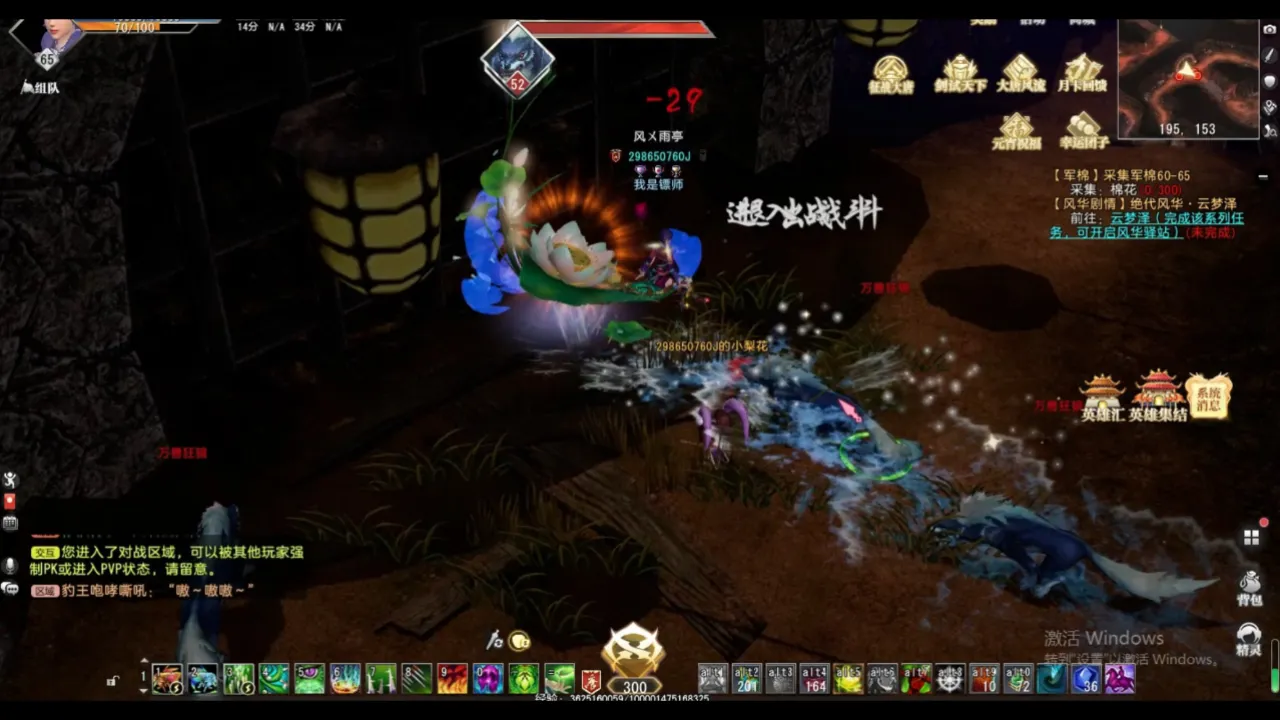Activate the fire skill in slot 9
This screenshot has width=1280, height=720.
(452, 679)
